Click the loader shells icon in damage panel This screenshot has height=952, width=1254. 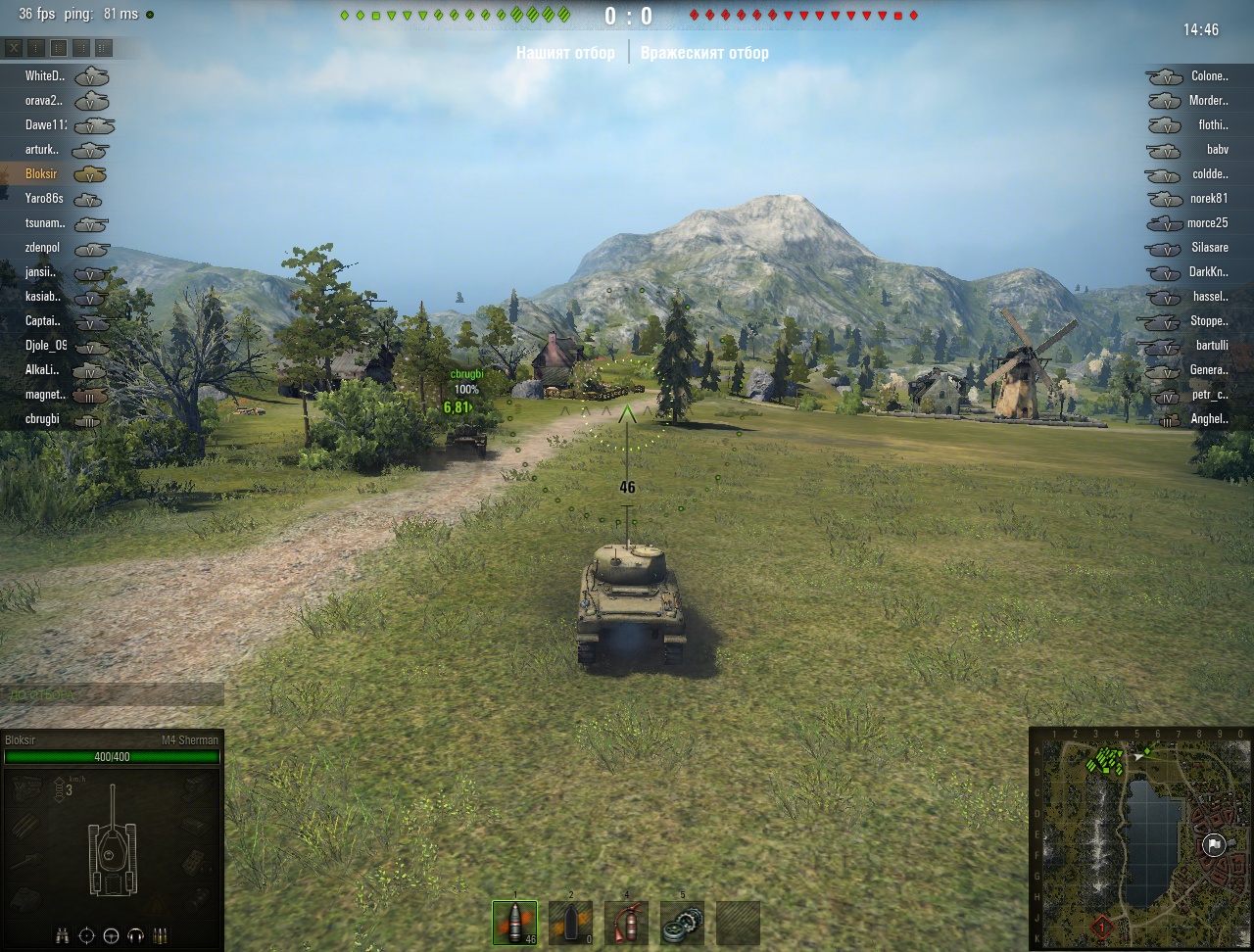tap(160, 935)
